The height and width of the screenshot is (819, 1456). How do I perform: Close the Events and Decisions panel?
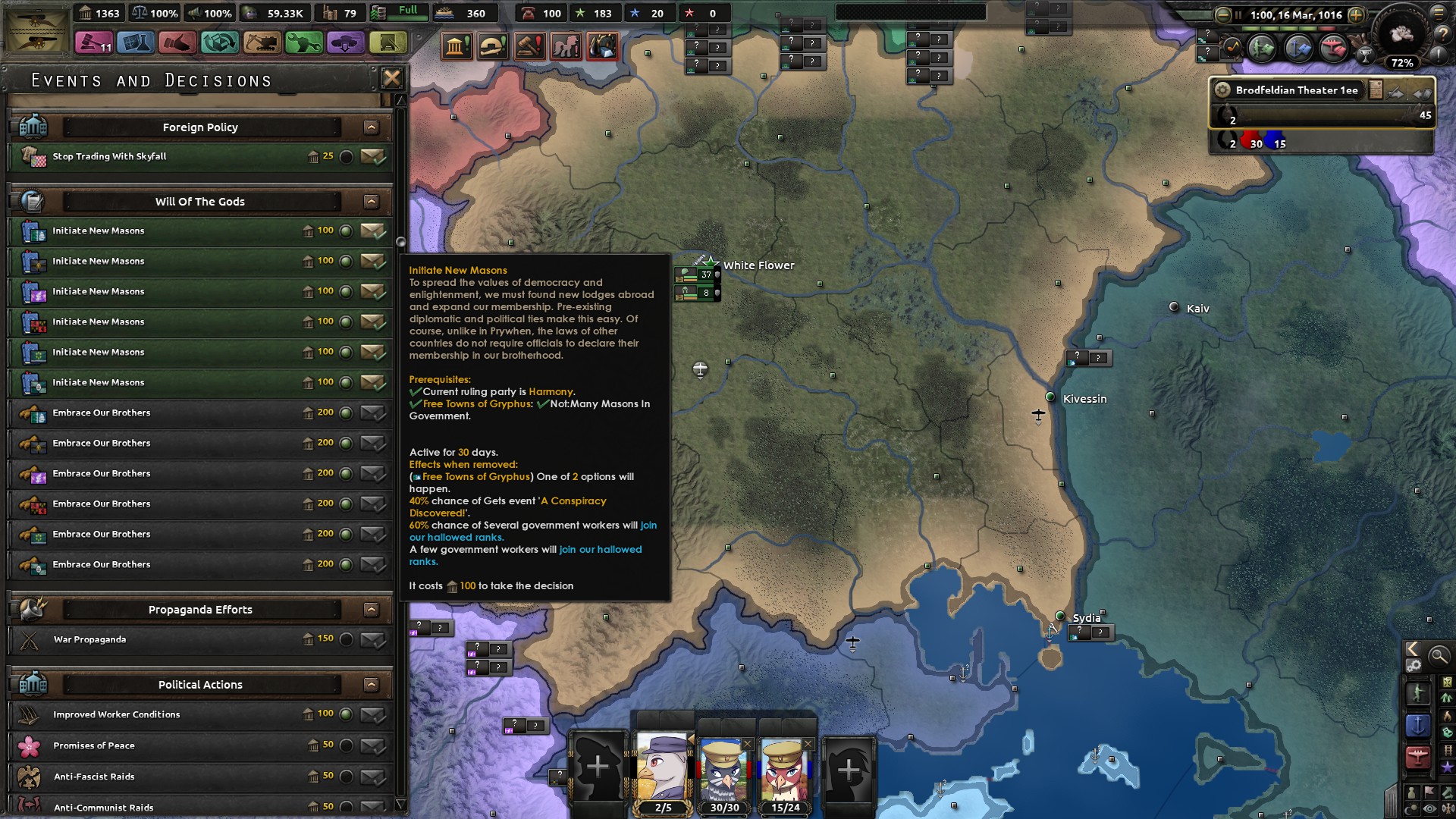[x=391, y=78]
